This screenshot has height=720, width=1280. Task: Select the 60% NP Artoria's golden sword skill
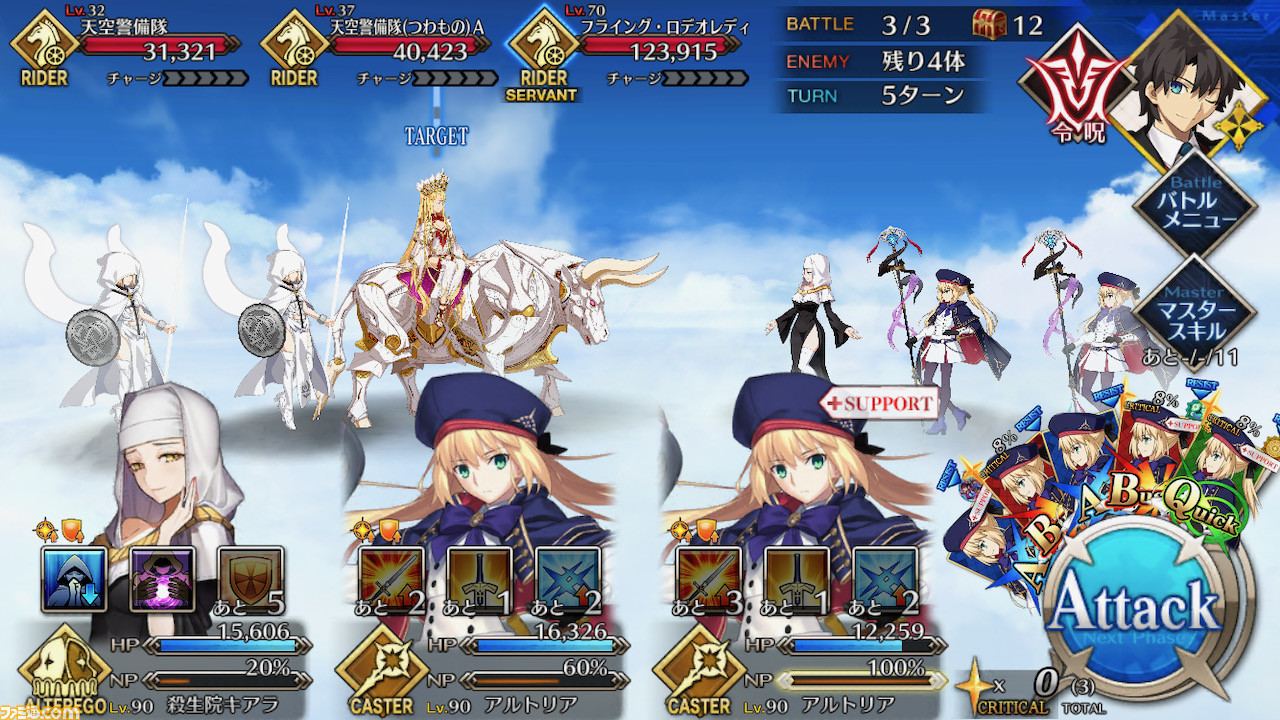[479, 579]
